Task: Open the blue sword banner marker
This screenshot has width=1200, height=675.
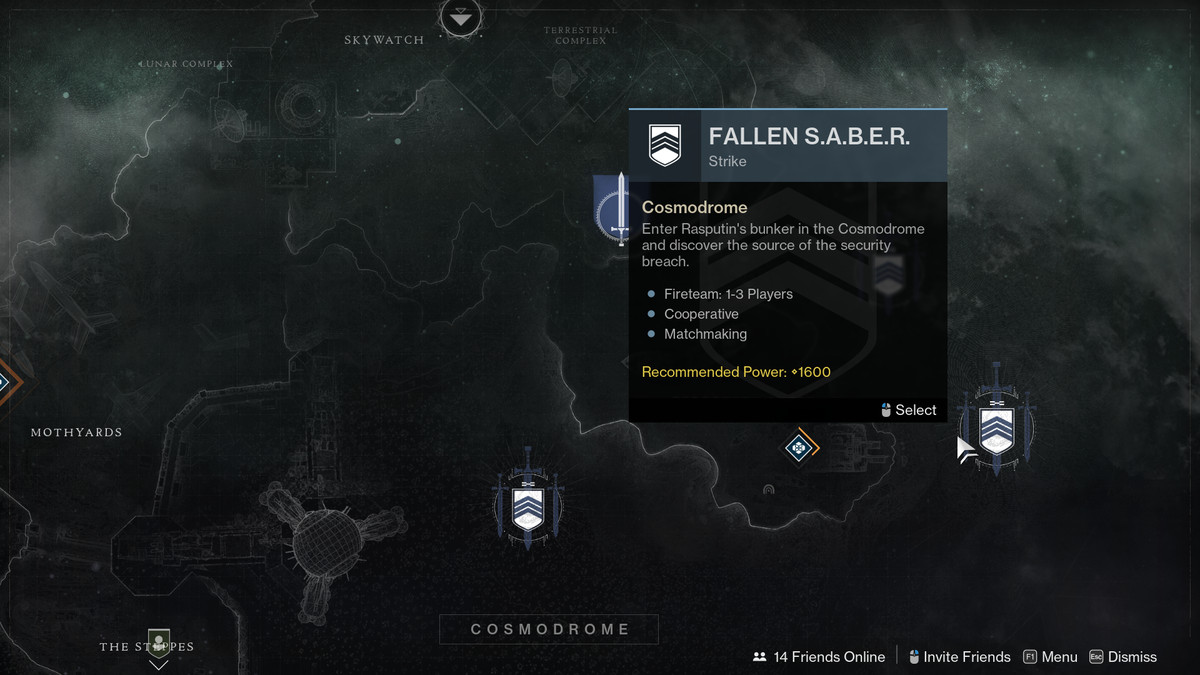Action: pyautogui.click(x=613, y=211)
